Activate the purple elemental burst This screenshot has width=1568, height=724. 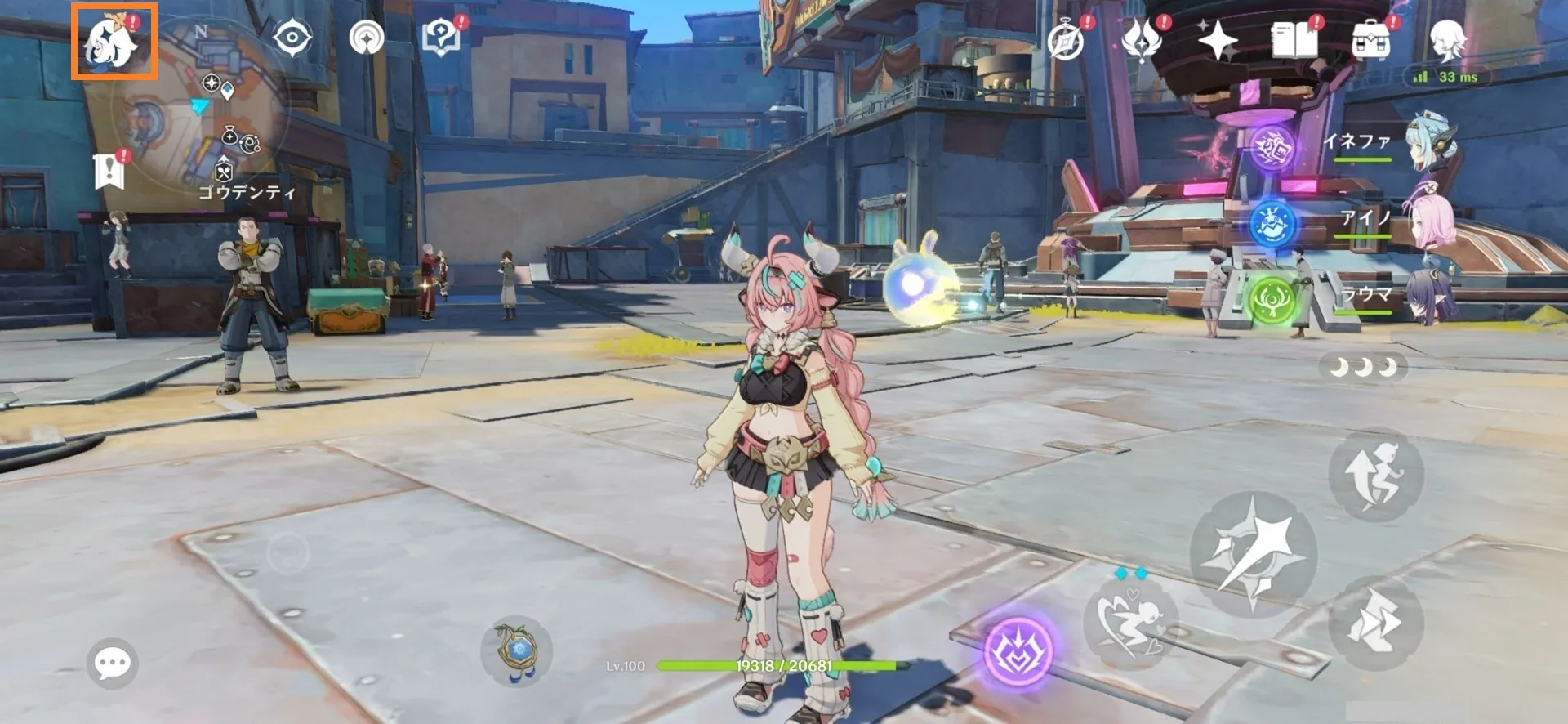(x=1018, y=651)
